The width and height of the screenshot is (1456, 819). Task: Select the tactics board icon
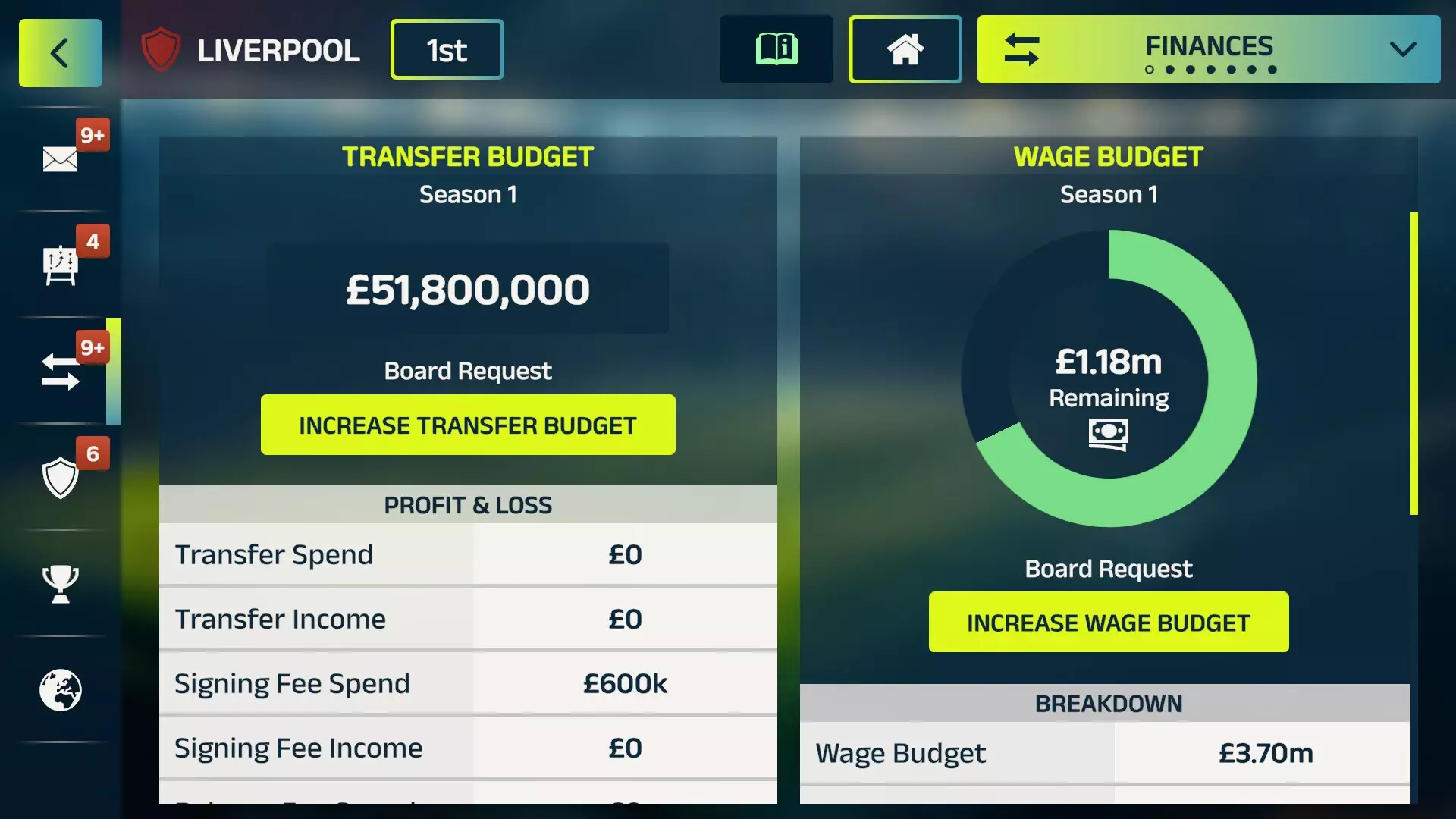[x=61, y=264]
